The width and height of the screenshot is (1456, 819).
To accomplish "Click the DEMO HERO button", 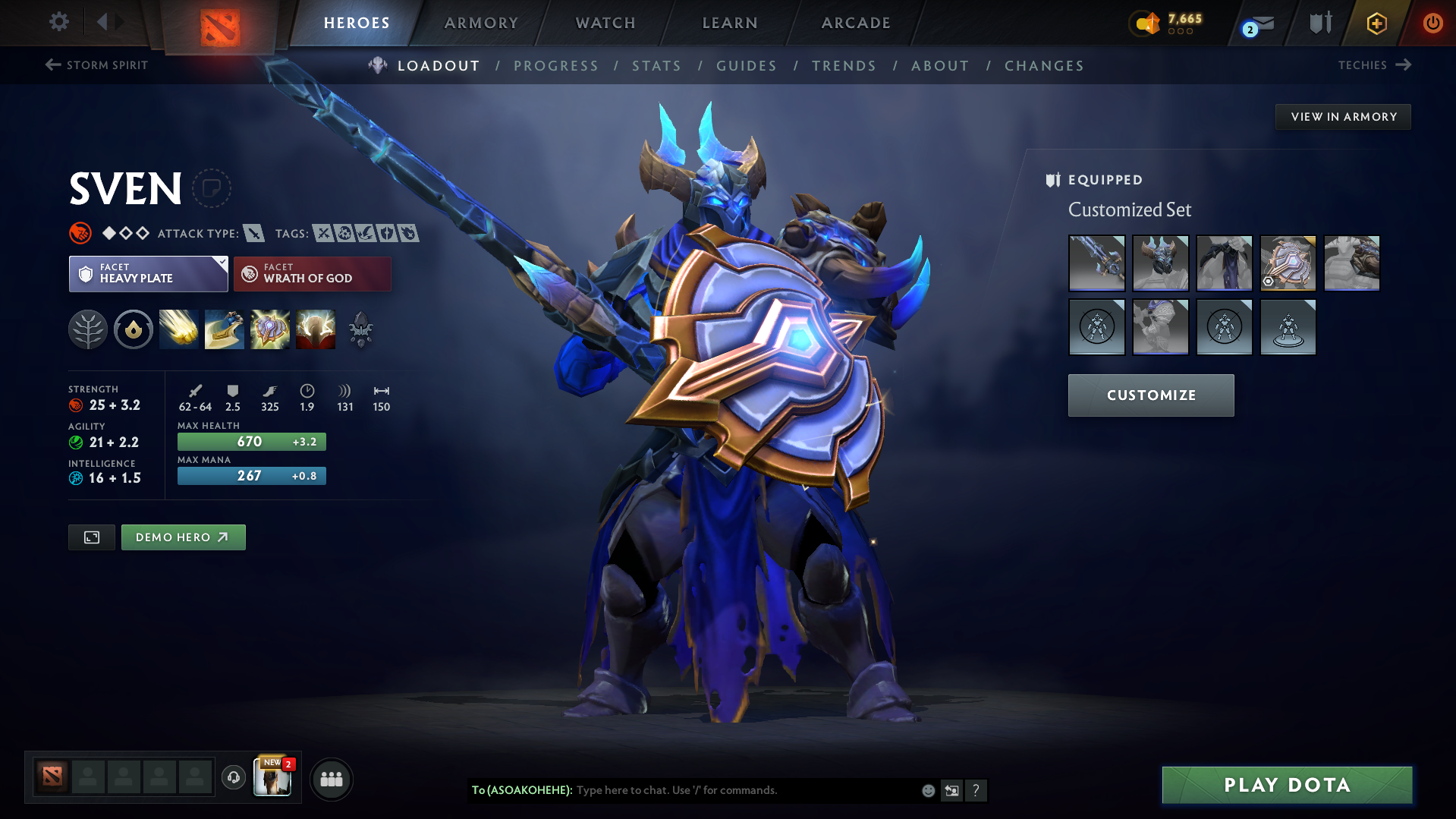I will pos(183,537).
